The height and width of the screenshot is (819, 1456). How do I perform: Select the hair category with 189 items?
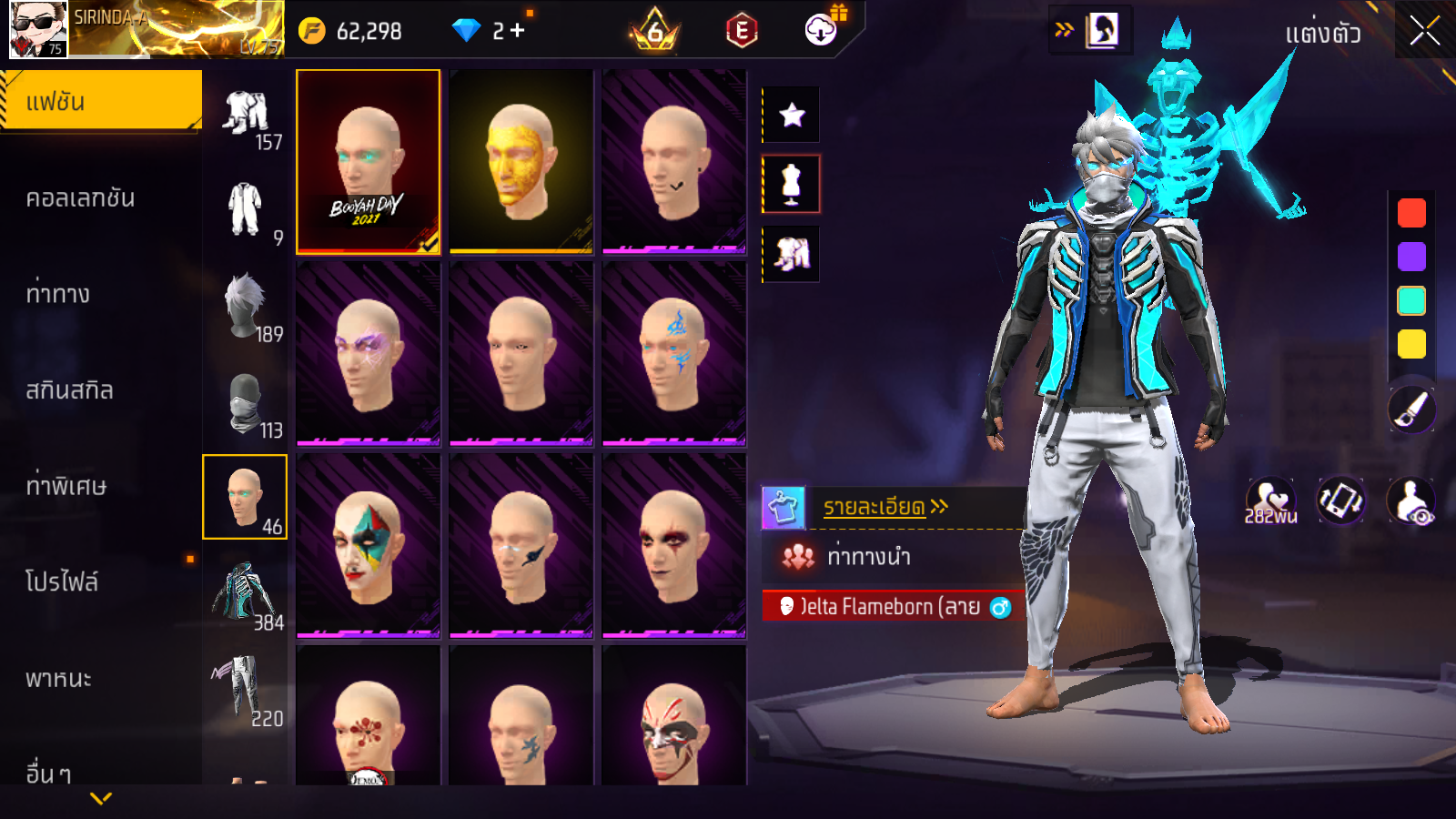pos(248,308)
